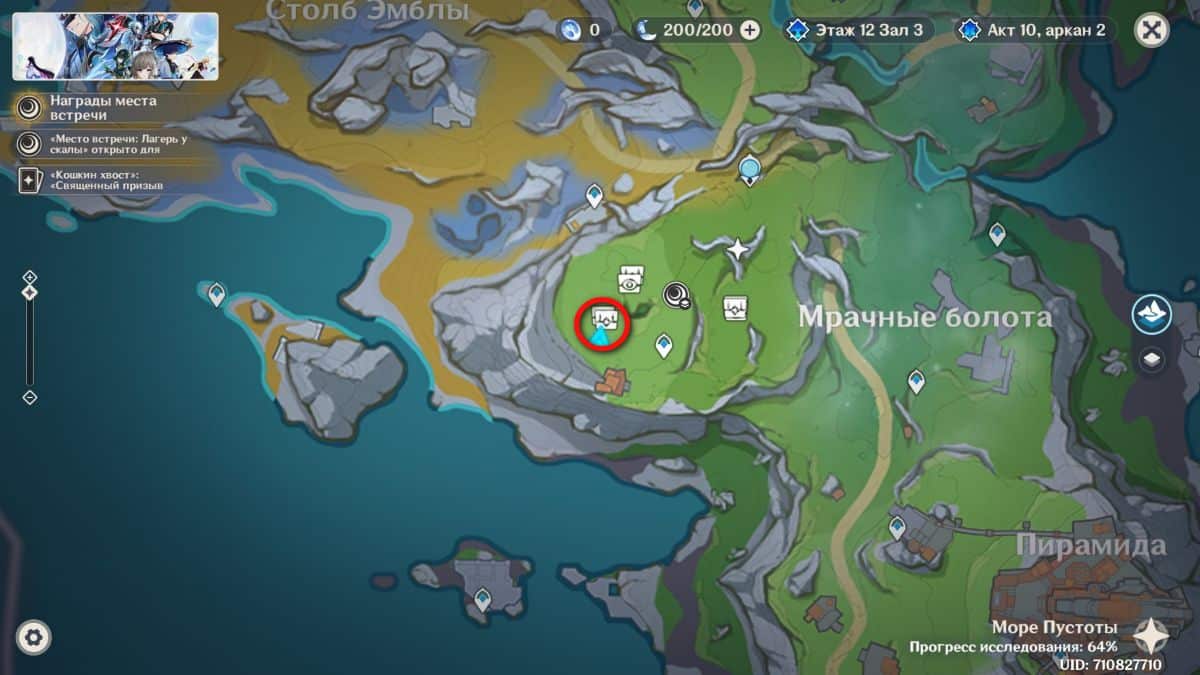1200x675 pixels.
Task: Click the zoom-out minus on the zoom slider
Action: click(x=30, y=397)
